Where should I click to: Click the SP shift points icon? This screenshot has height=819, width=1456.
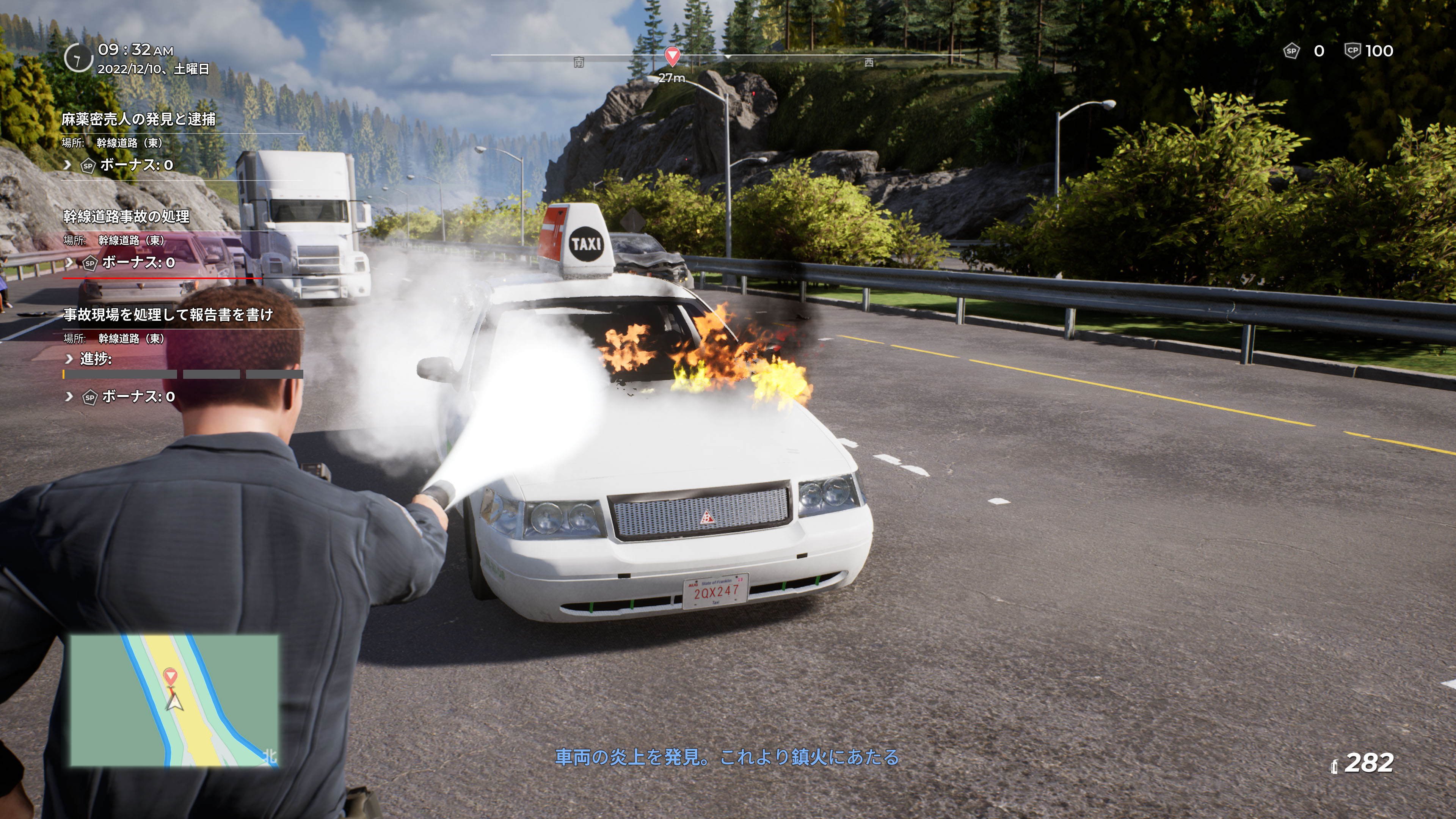(x=1291, y=52)
